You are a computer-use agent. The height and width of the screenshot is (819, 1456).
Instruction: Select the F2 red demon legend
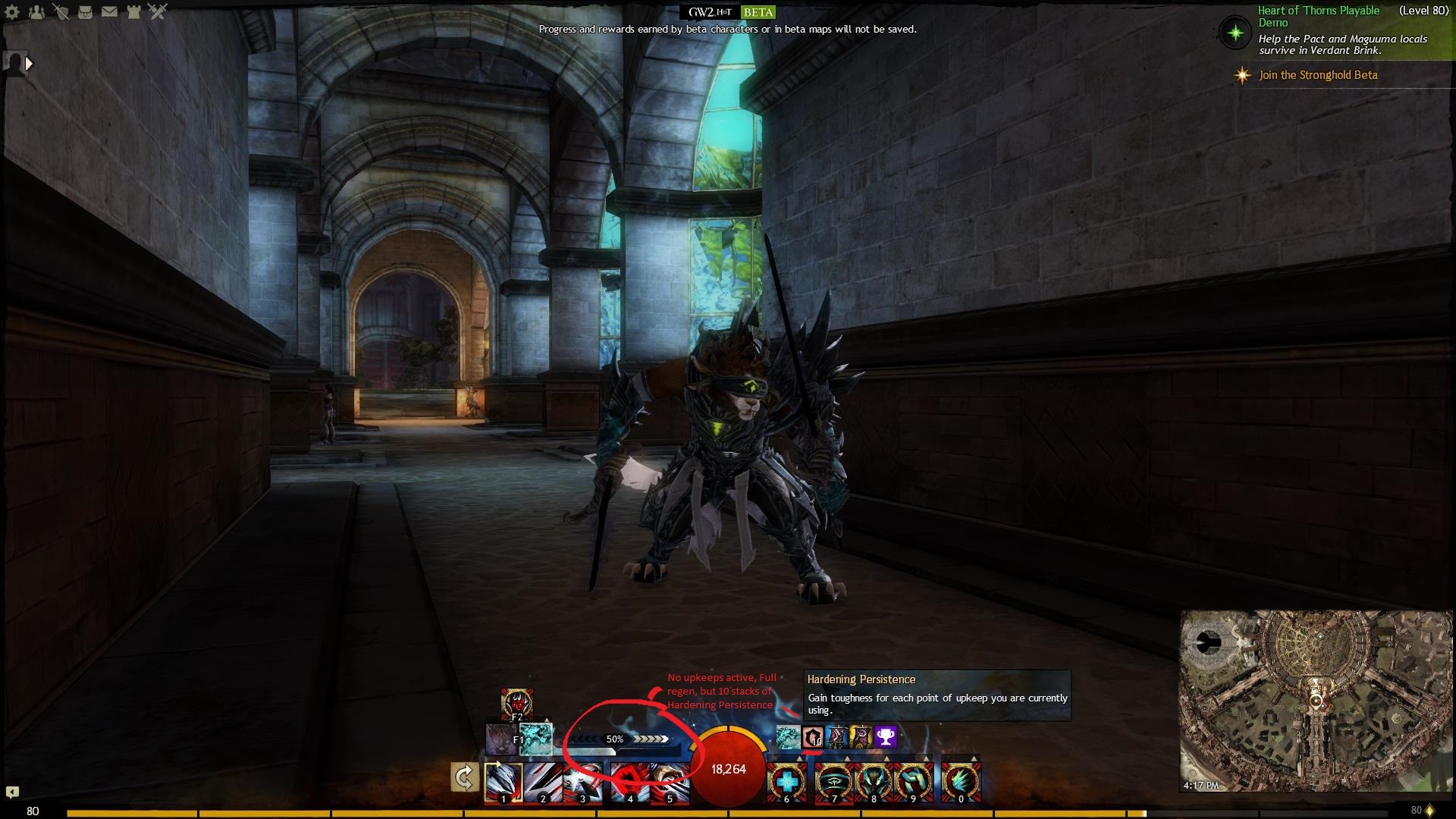coord(516,704)
